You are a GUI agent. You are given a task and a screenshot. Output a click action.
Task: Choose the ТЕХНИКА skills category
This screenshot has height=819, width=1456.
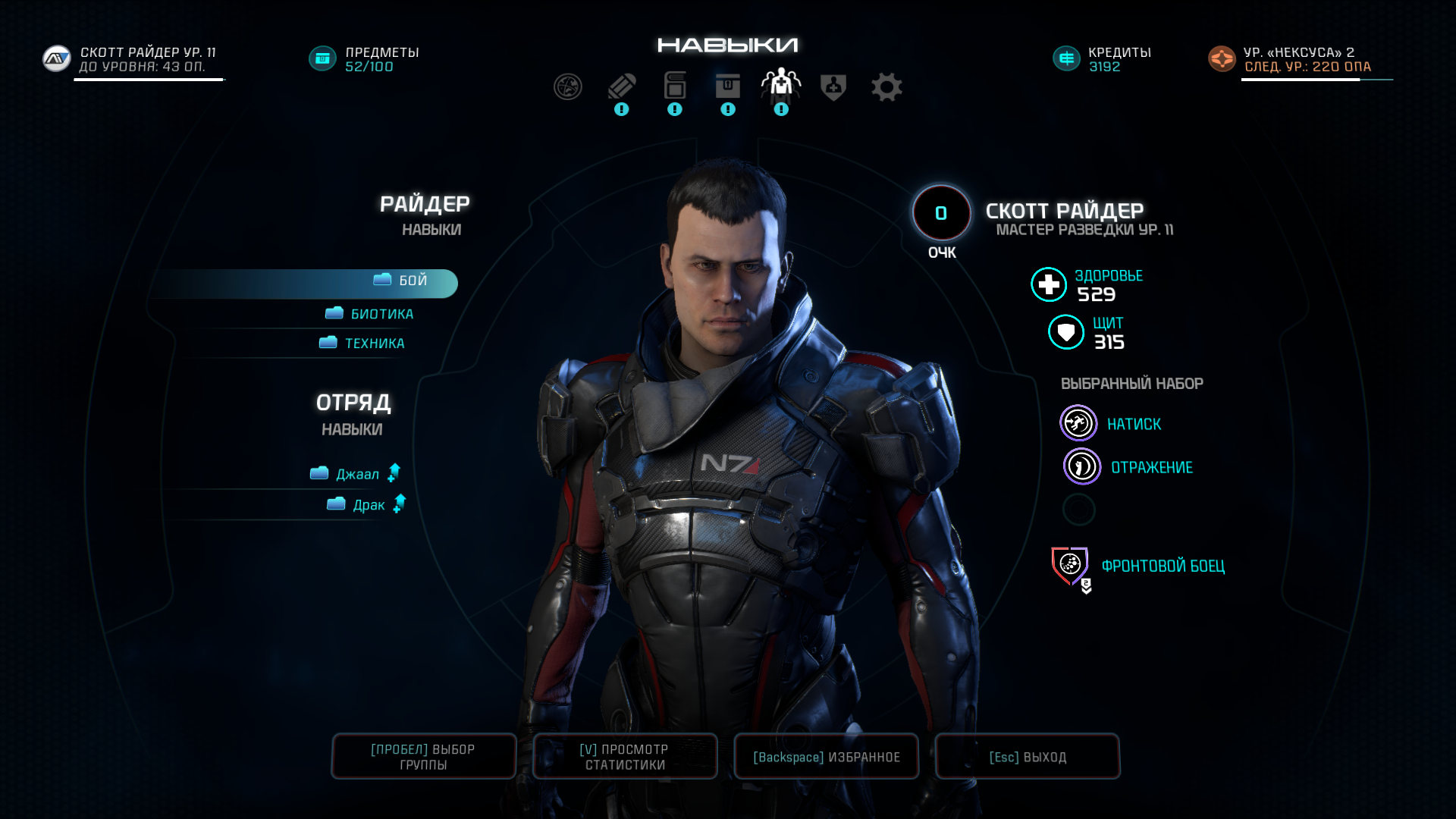pos(363,344)
